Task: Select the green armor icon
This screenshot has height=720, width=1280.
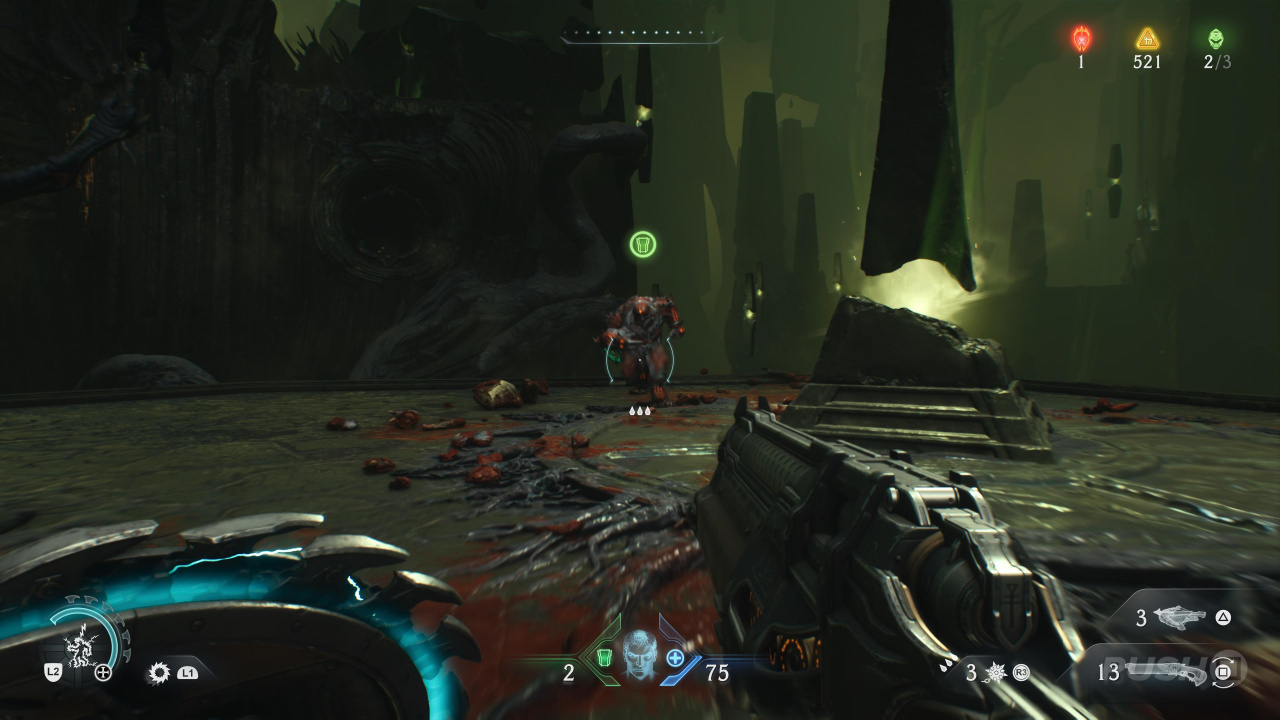Action: (x=604, y=658)
